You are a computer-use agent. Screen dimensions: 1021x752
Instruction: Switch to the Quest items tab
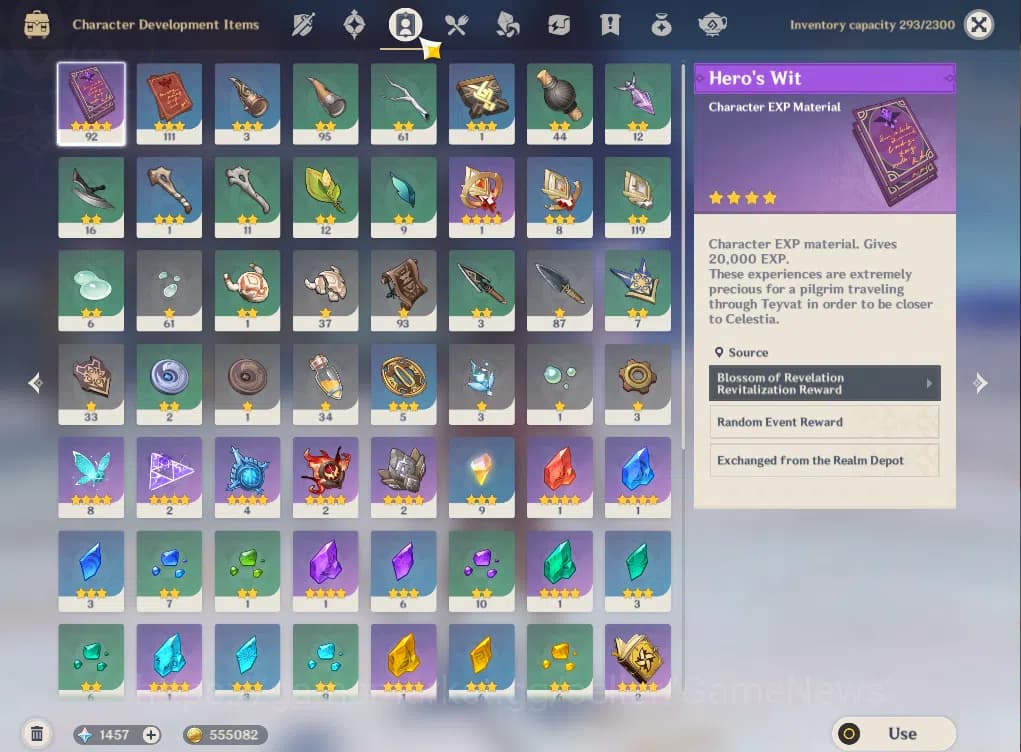tap(610, 25)
